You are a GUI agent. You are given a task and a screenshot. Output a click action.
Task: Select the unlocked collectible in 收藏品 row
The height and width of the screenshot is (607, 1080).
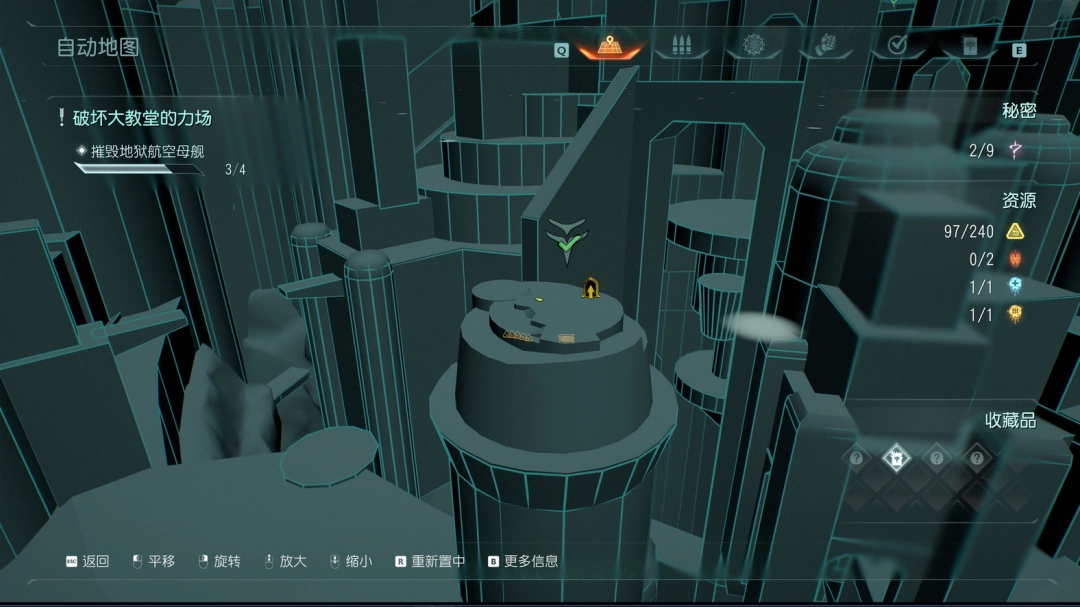coord(895,459)
